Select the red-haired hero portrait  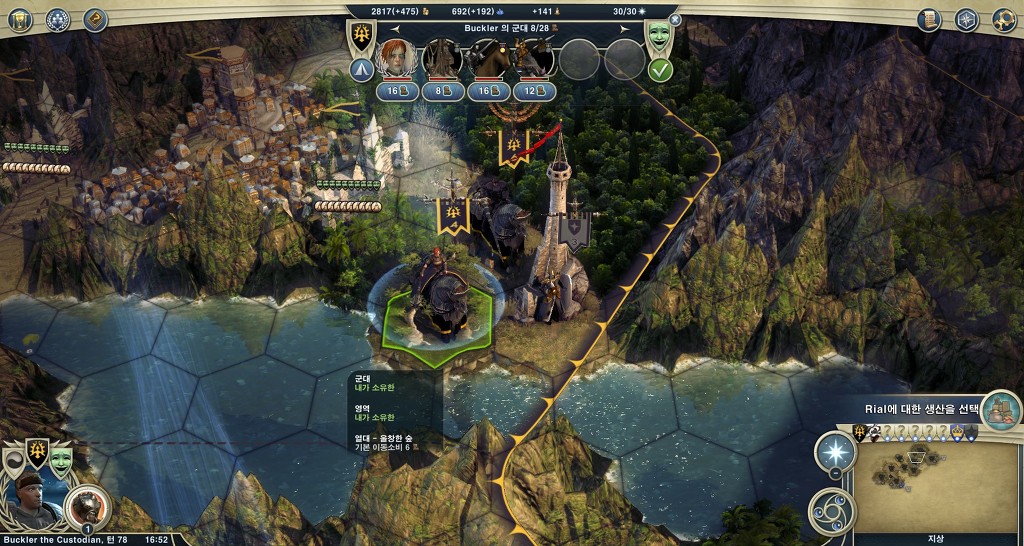pyautogui.click(x=397, y=59)
